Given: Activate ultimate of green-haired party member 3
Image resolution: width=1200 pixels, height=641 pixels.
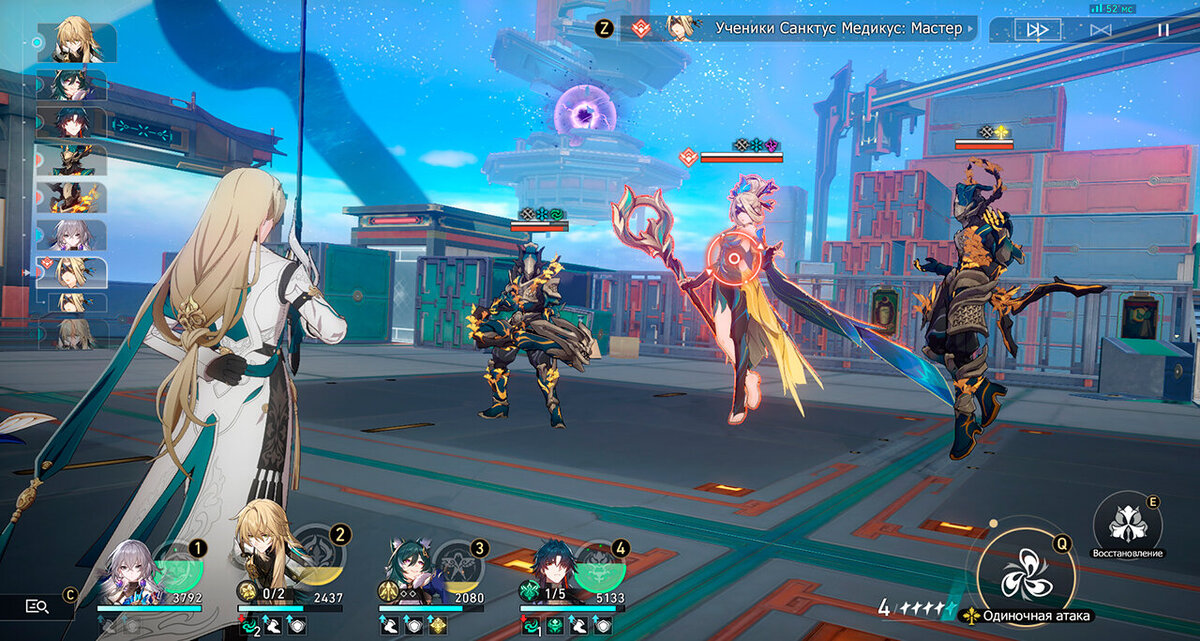Looking at the screenshot, I should 460,565.
